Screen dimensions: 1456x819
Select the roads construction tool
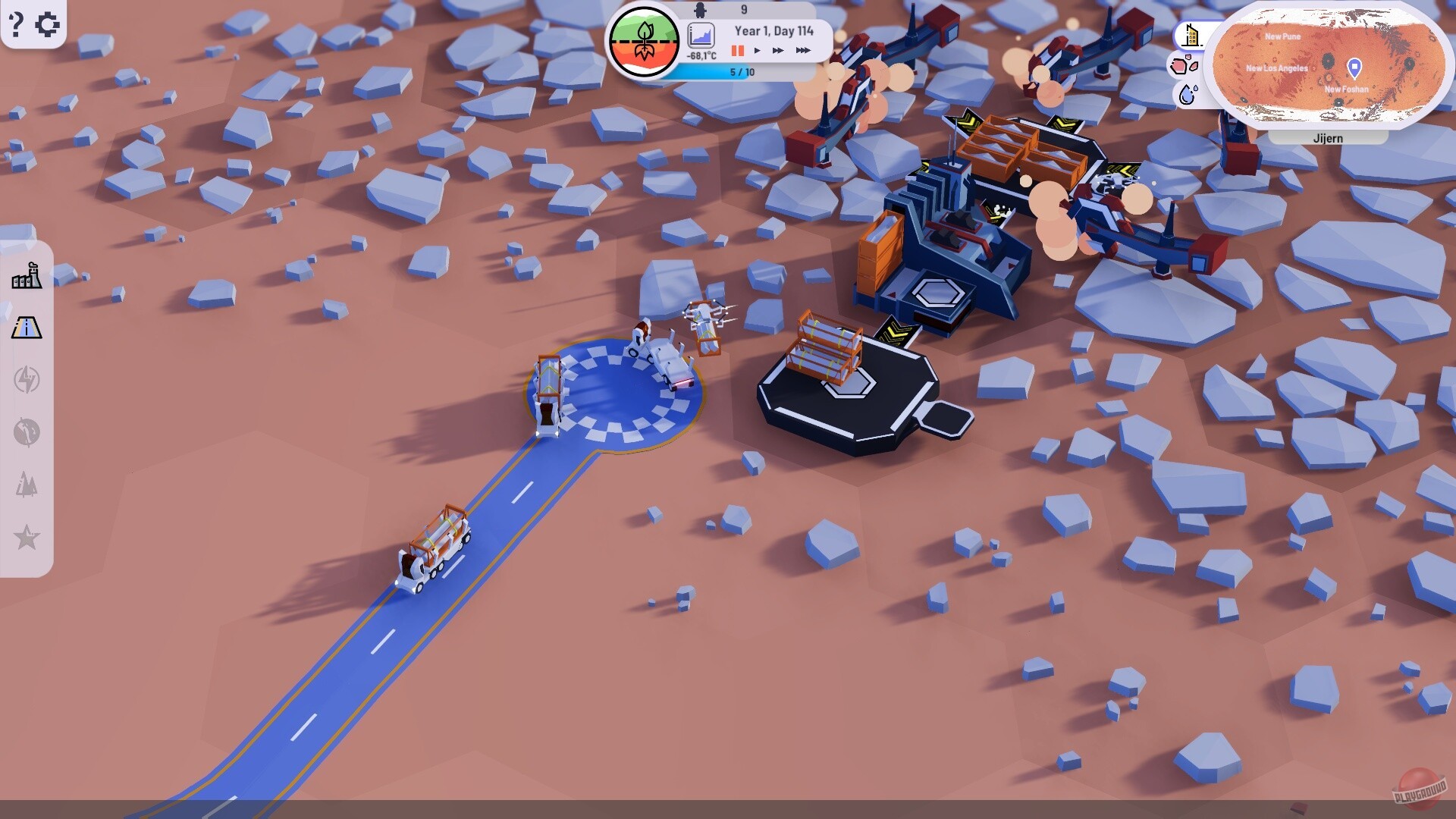(x=28, y=329)
